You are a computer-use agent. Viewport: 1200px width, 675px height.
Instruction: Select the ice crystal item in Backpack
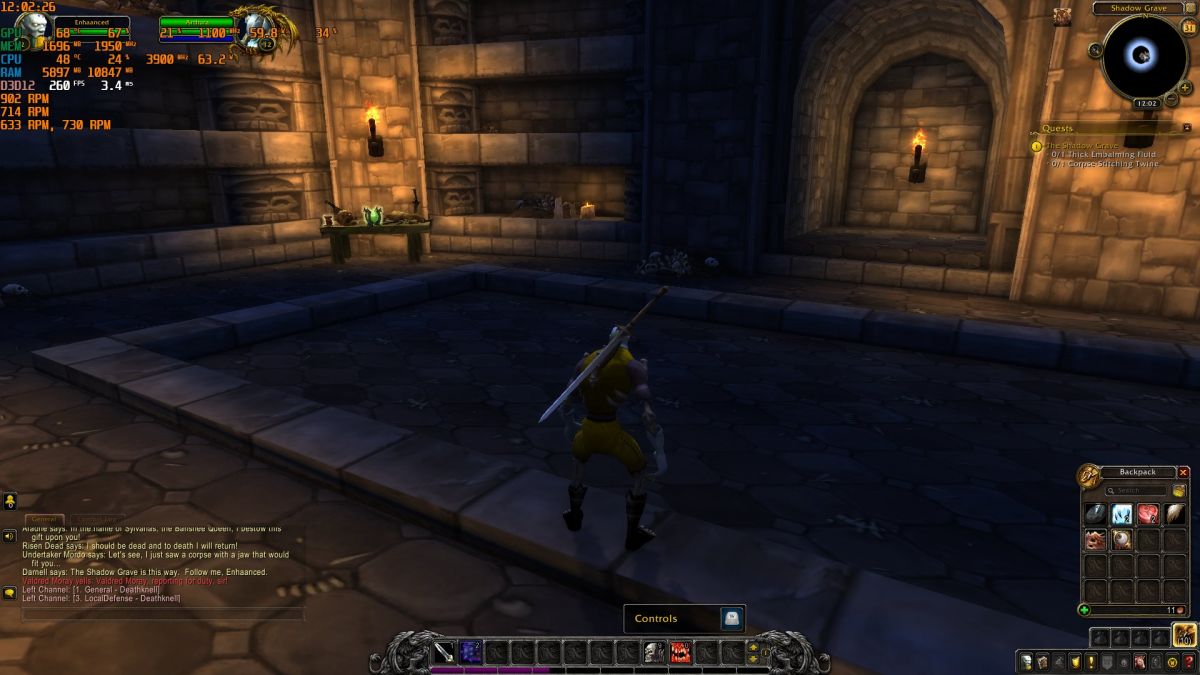[1123, 514]
